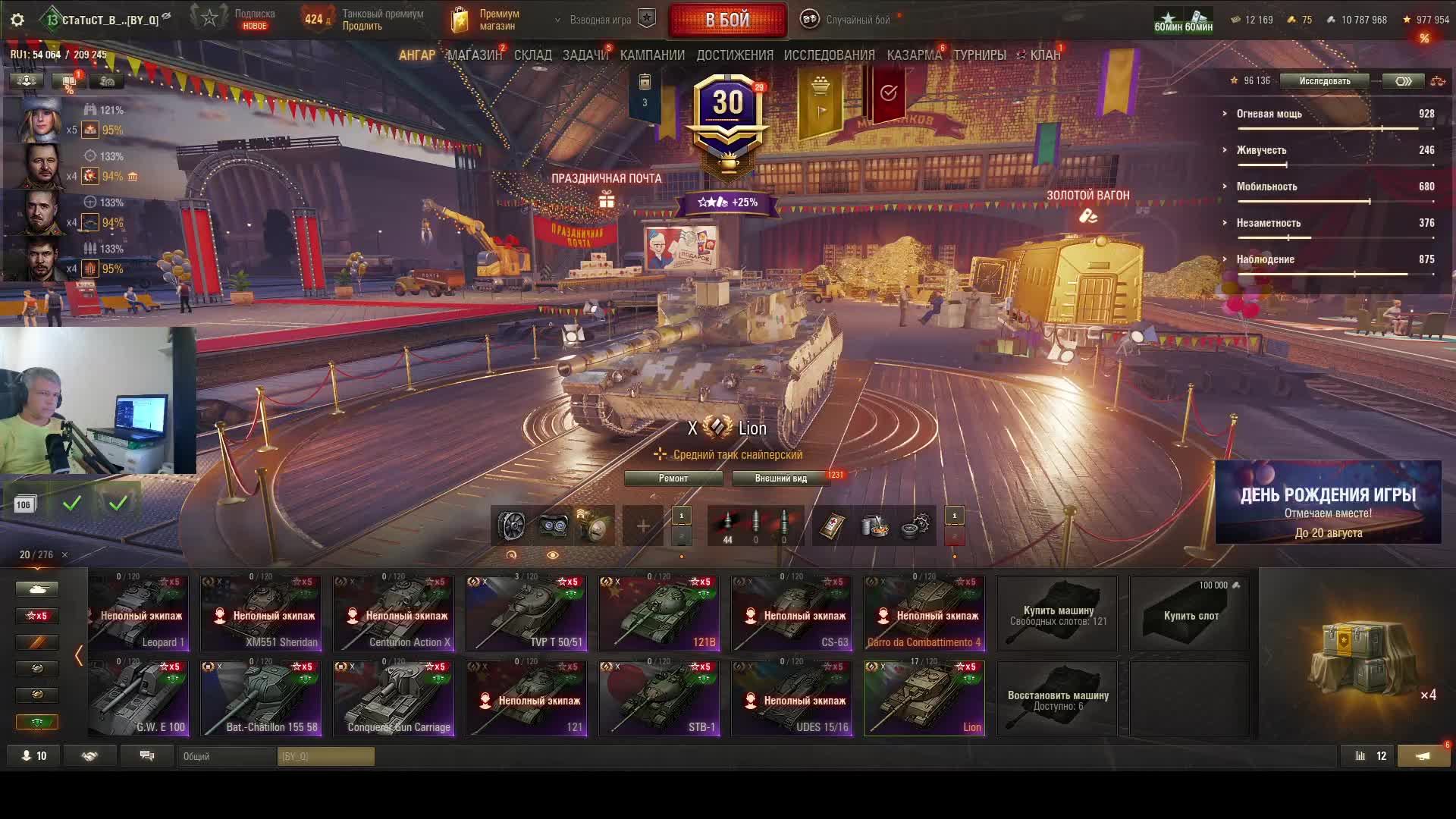Screen dimensions: 1456x819
Task: Open the КЛАН tab
Action: [x=1044, y=55]
